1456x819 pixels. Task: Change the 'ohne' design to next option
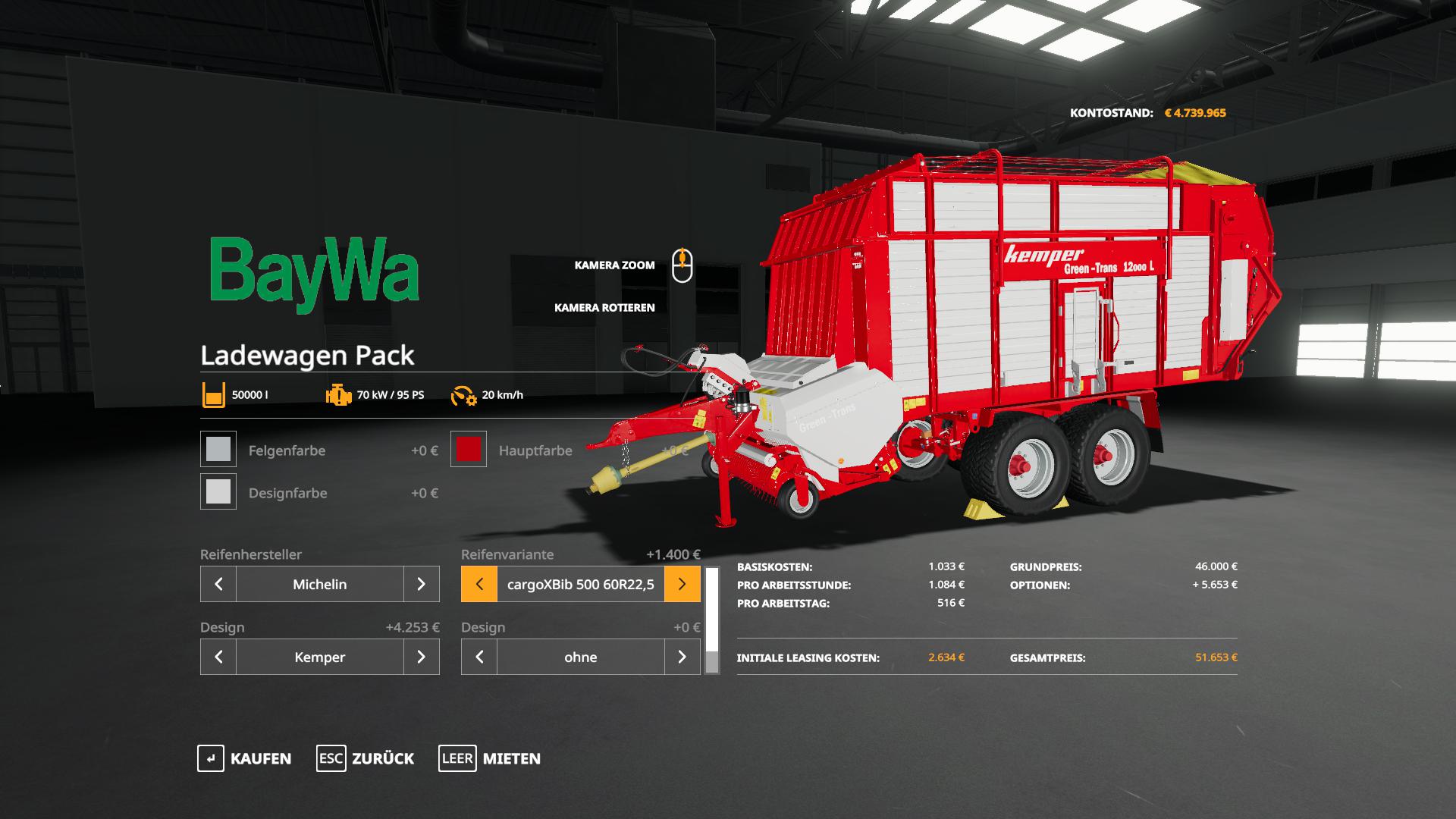pyautogui.click(x=682, y=657)
